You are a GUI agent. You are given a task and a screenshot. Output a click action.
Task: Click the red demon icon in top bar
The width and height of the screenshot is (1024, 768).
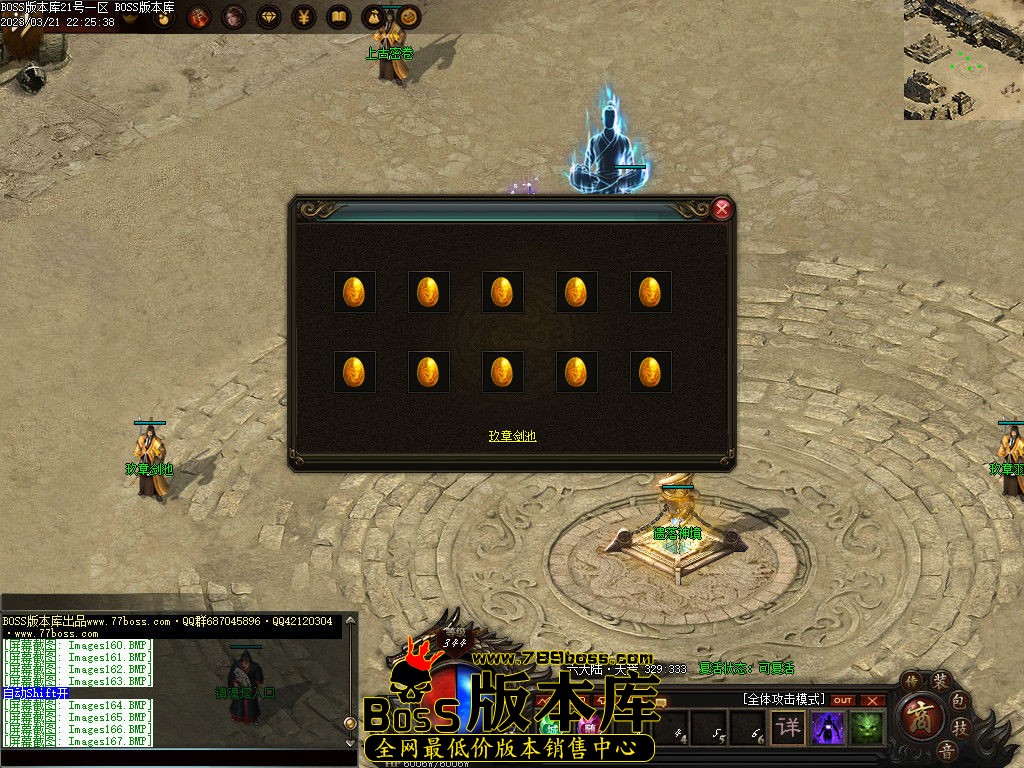tap(199, 17)
